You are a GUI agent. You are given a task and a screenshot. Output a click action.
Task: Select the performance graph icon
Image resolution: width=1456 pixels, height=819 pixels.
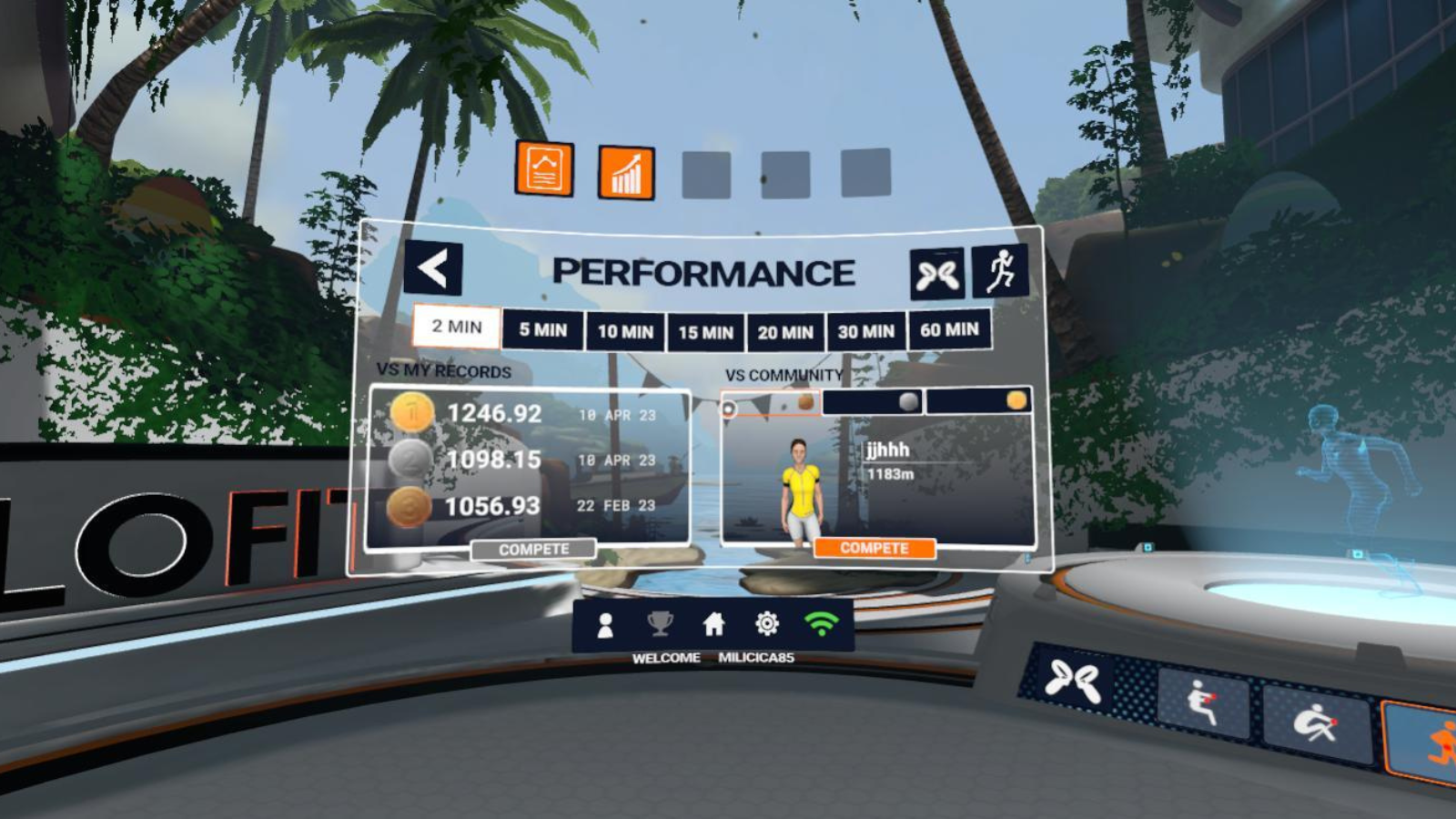pyautogui.click(x=624, y=171)
